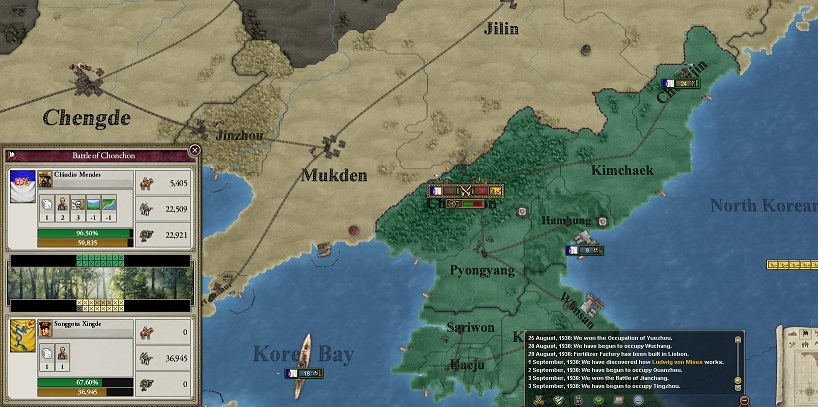Select the 24-strength army counter in Chongjin
The image size is (818, 407).
(x=681, y=83)
